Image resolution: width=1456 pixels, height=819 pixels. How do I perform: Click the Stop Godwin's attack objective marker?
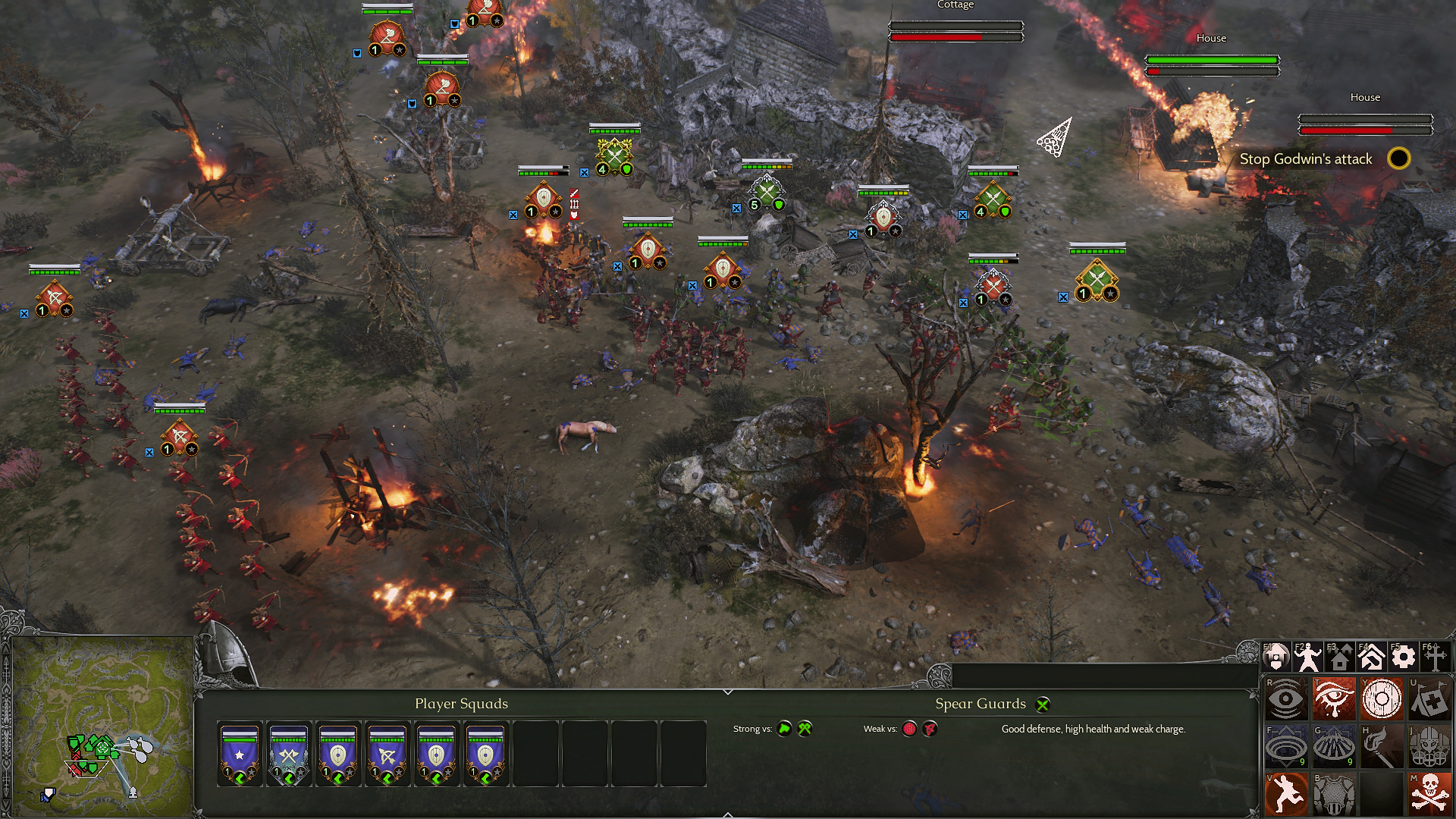1398,158
